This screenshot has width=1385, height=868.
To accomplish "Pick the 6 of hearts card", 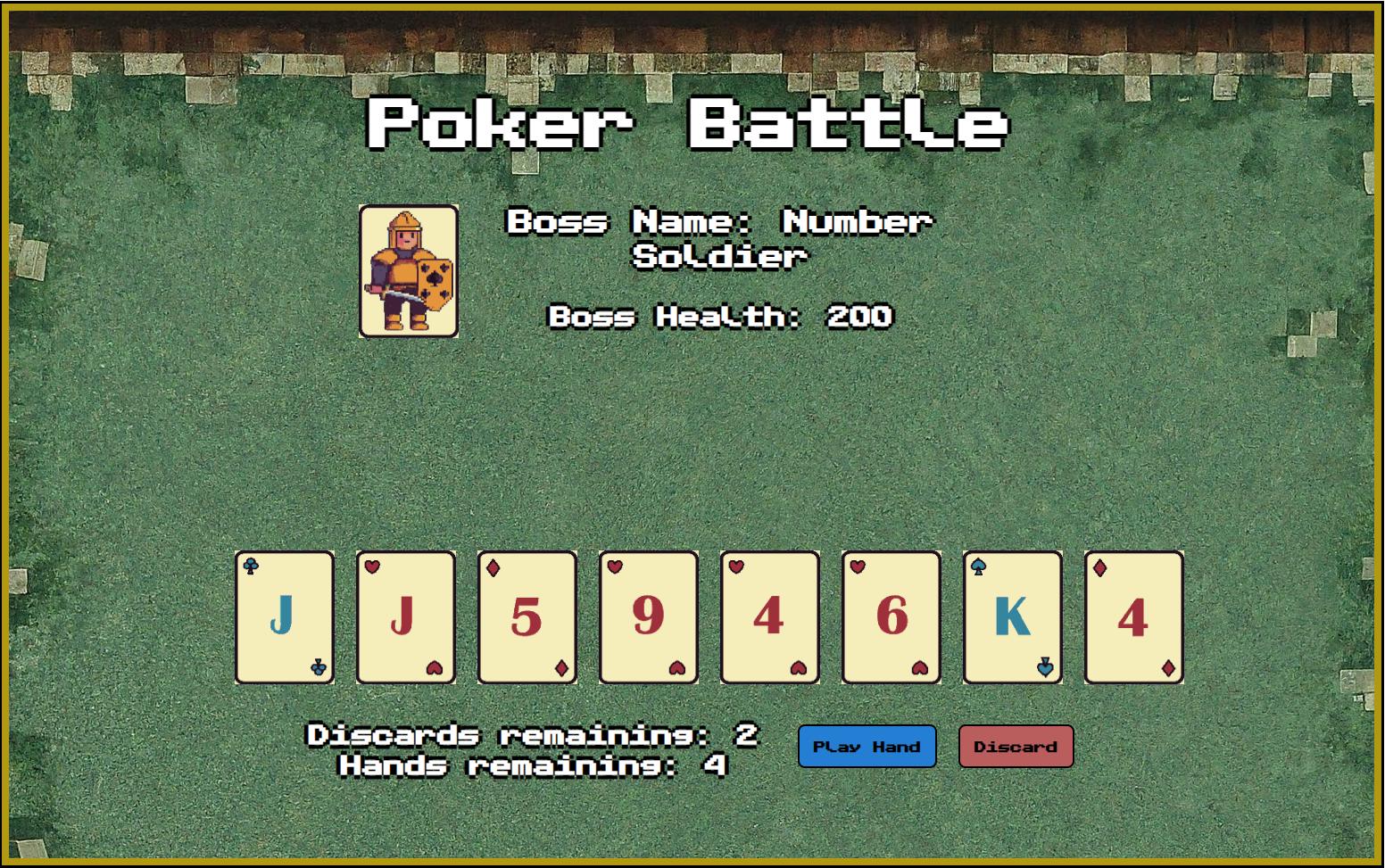I will pos(892,617).
